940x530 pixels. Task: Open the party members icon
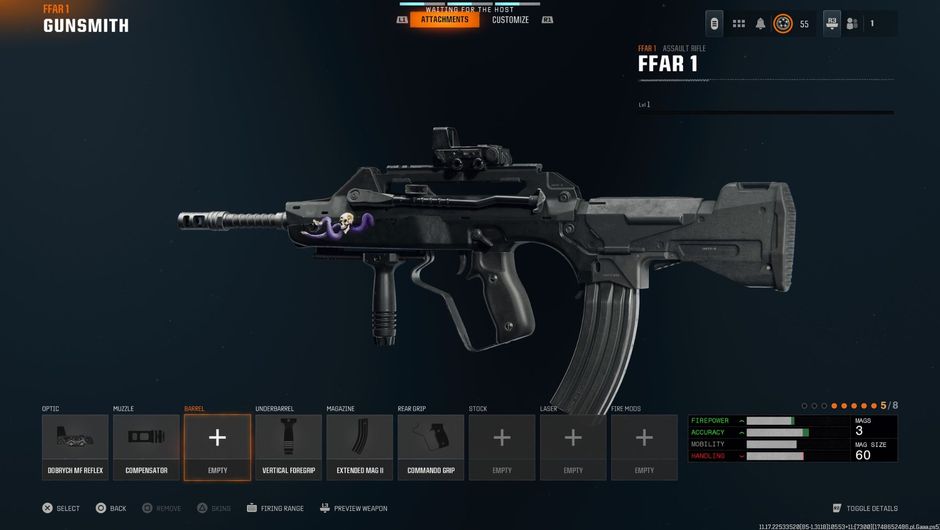(x=852, y=24)
